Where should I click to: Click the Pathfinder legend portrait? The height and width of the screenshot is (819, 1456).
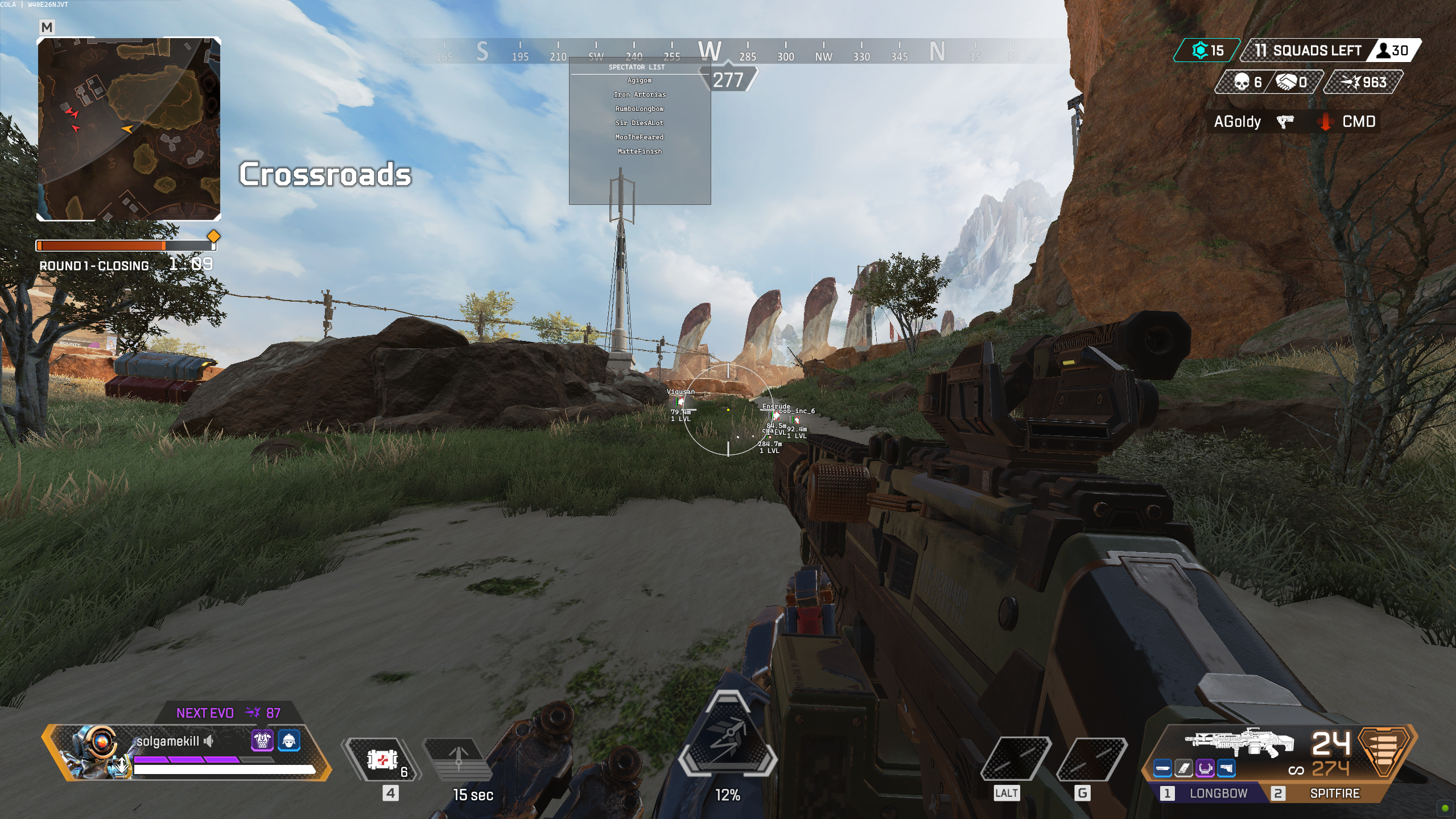[94, 751]
